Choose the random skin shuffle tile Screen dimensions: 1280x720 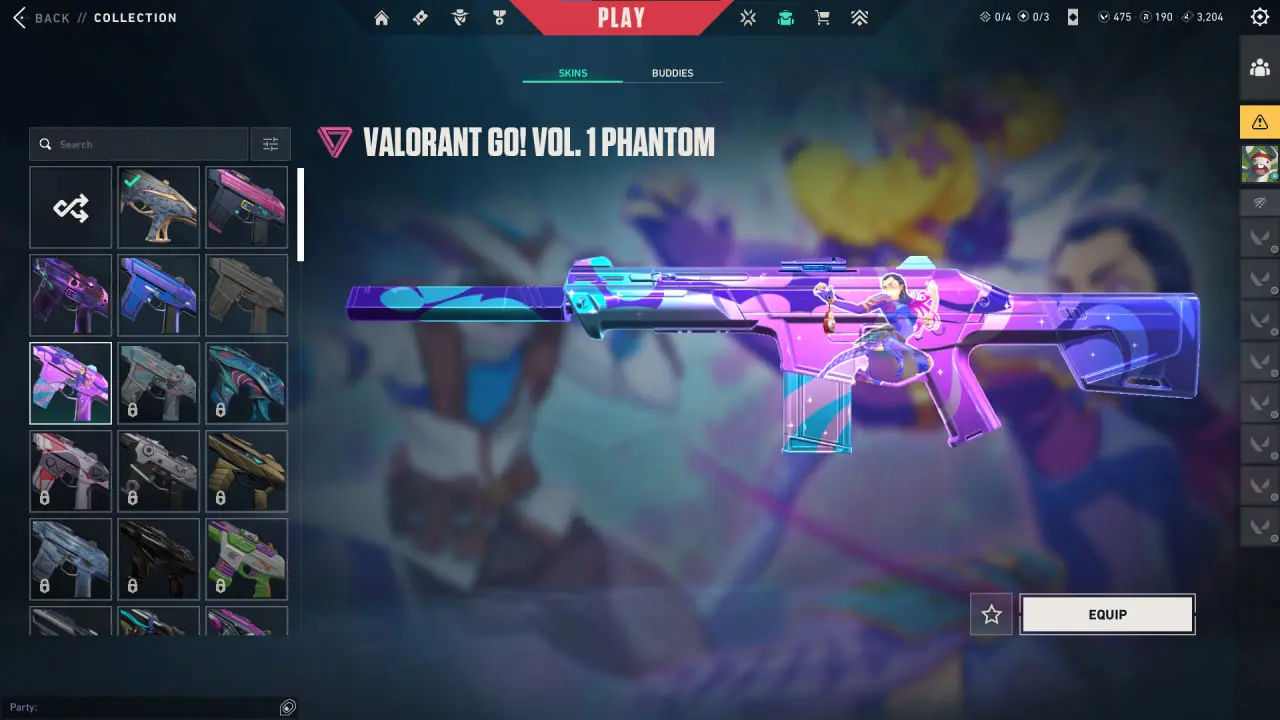(71, 207)
